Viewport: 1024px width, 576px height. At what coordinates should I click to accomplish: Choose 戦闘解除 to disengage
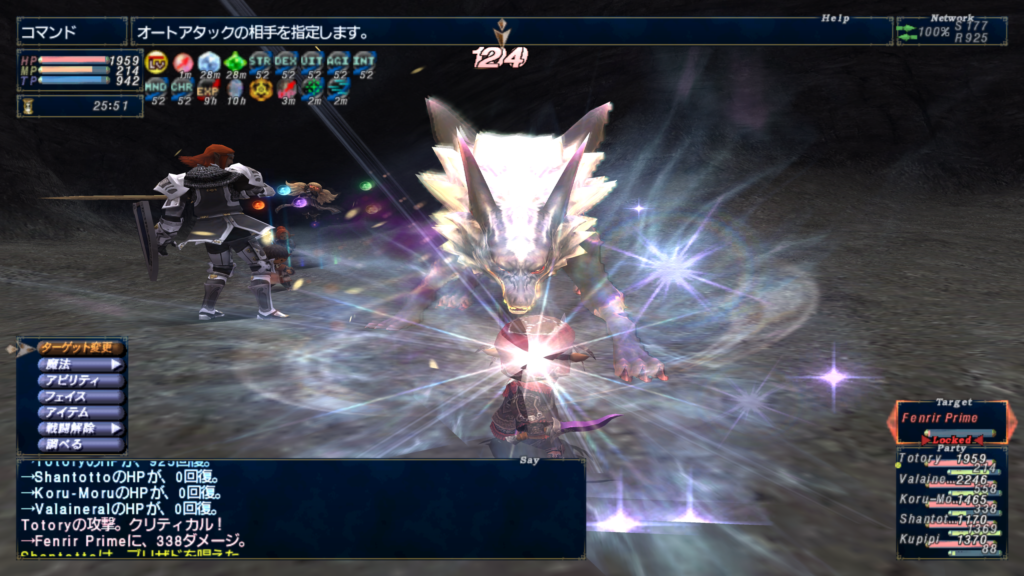tap(80, 428)
